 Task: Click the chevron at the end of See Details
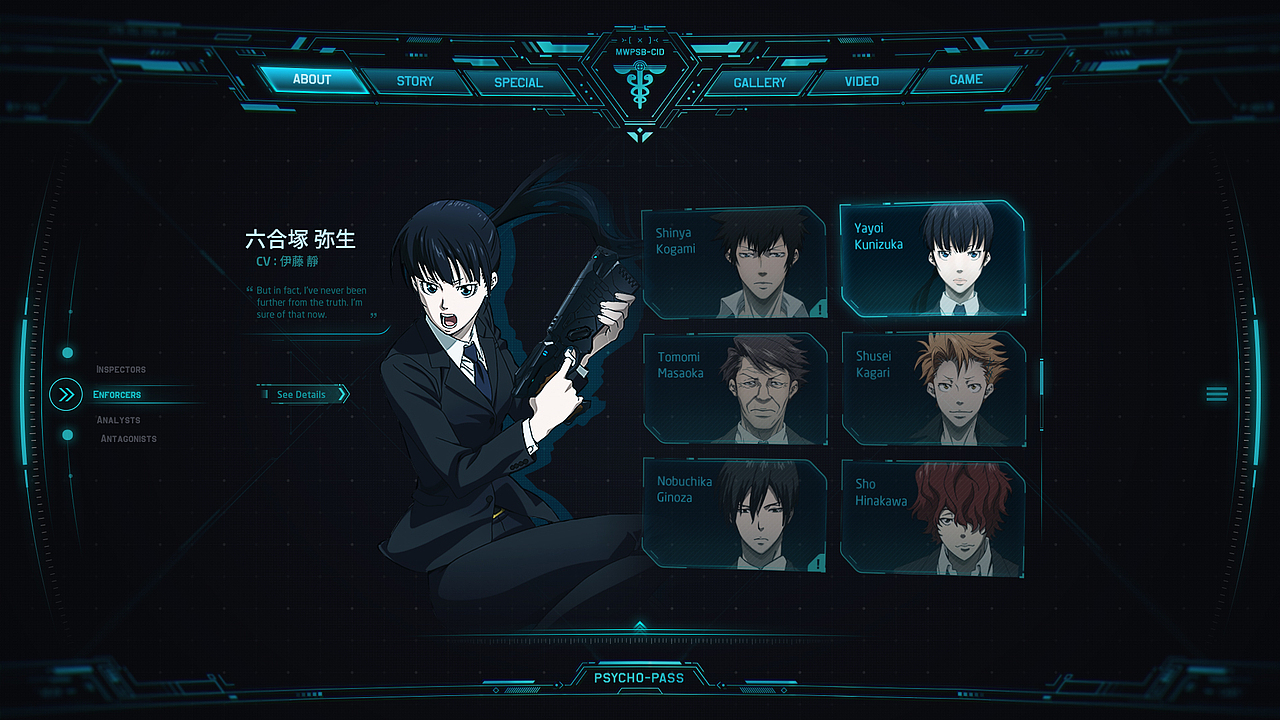pos(343,394)
